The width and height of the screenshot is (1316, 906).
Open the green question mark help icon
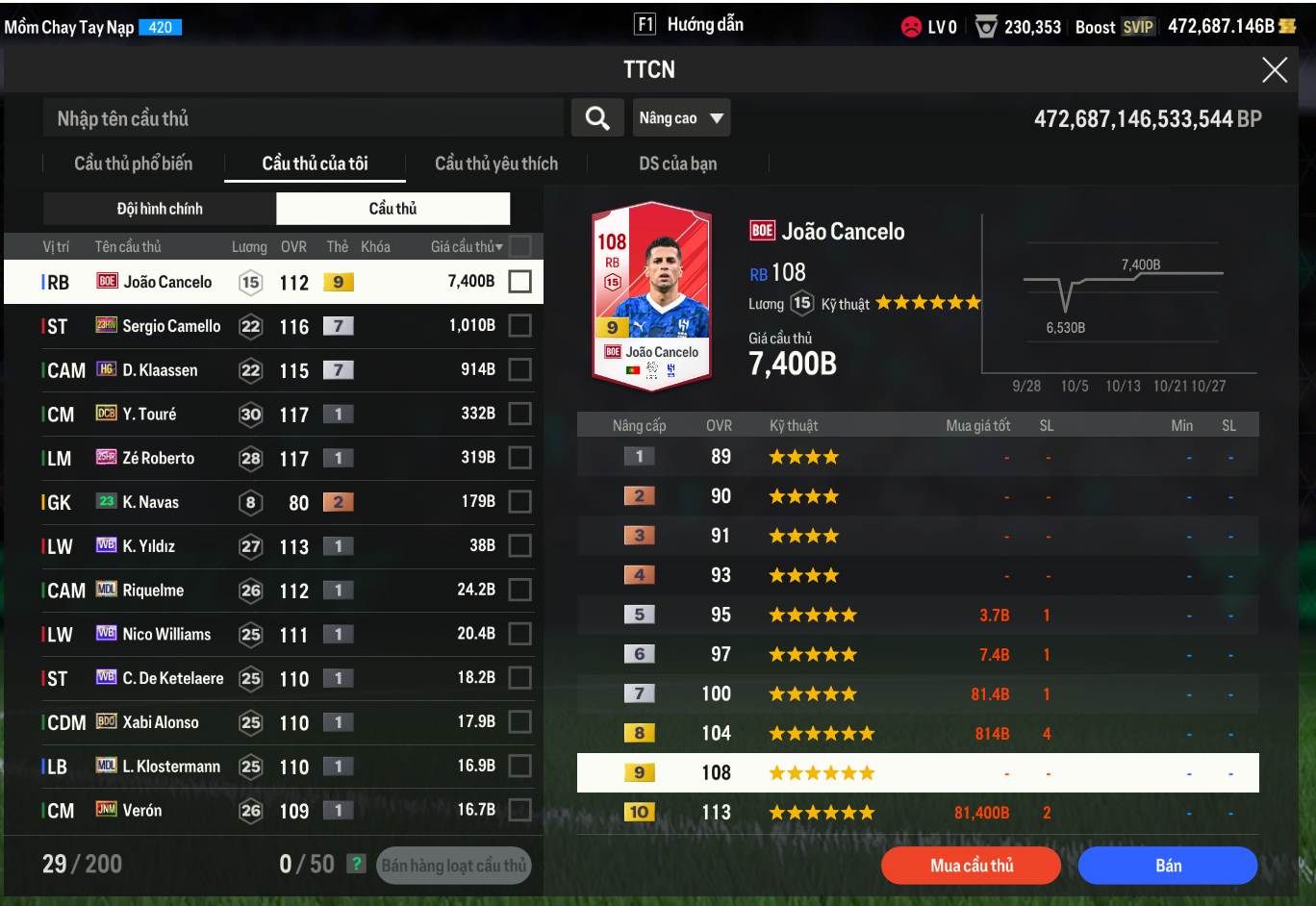[357, 864]
